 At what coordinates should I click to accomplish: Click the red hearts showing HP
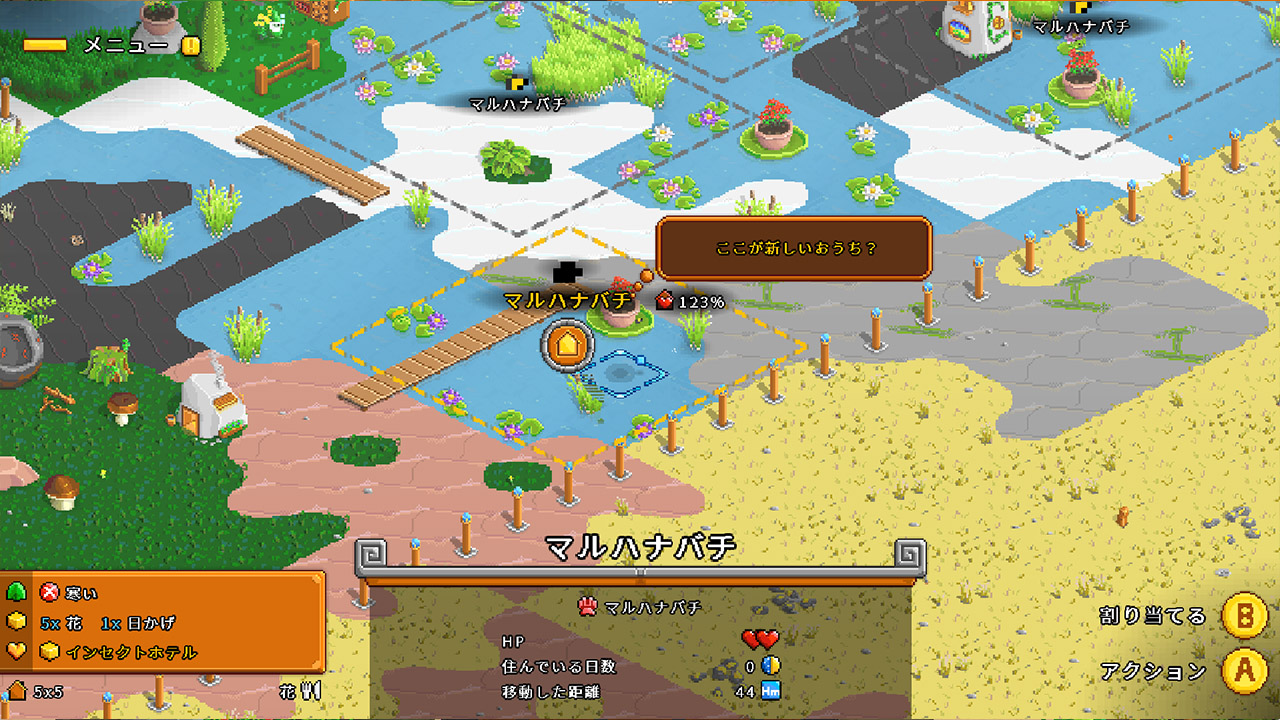pos(760,640)
